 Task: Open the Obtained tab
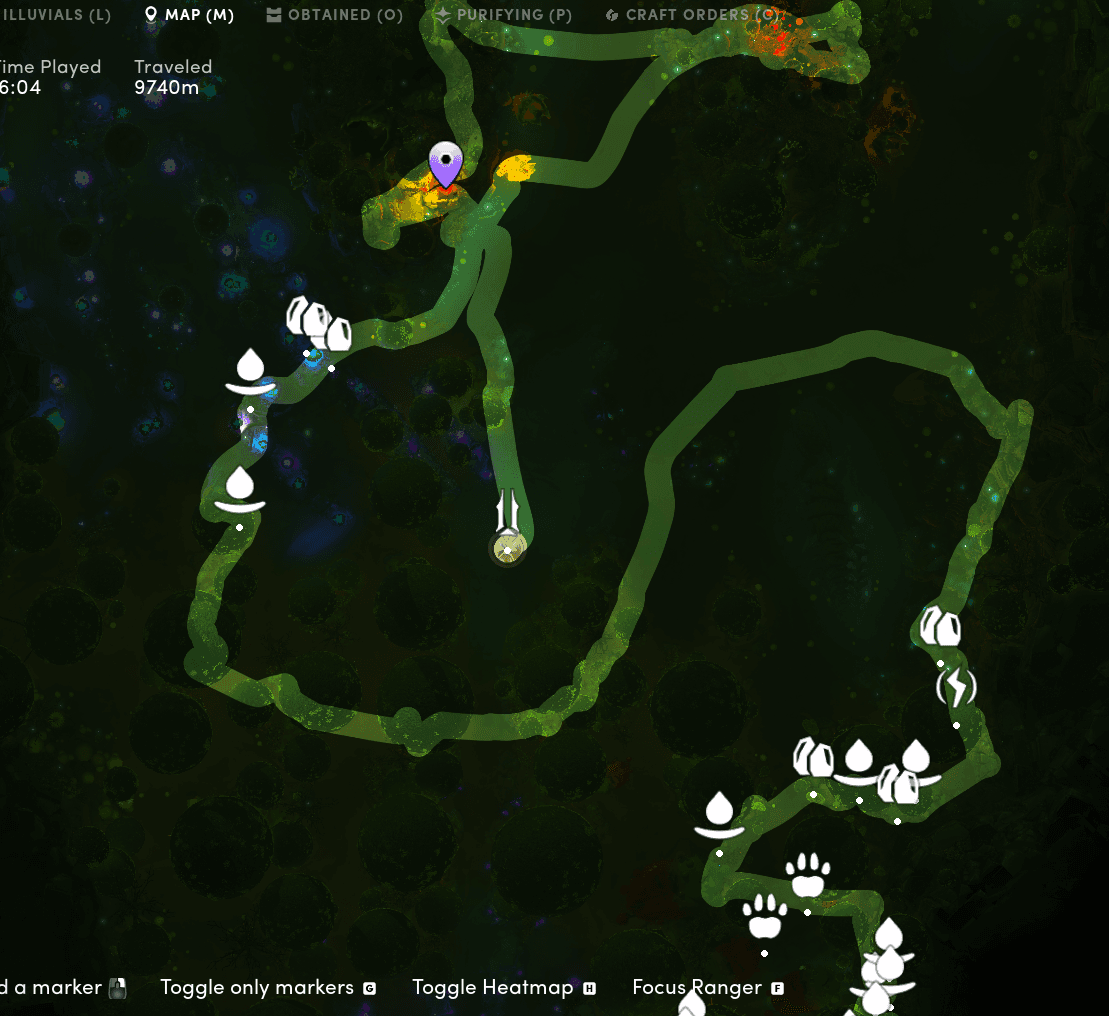(335, 15)
